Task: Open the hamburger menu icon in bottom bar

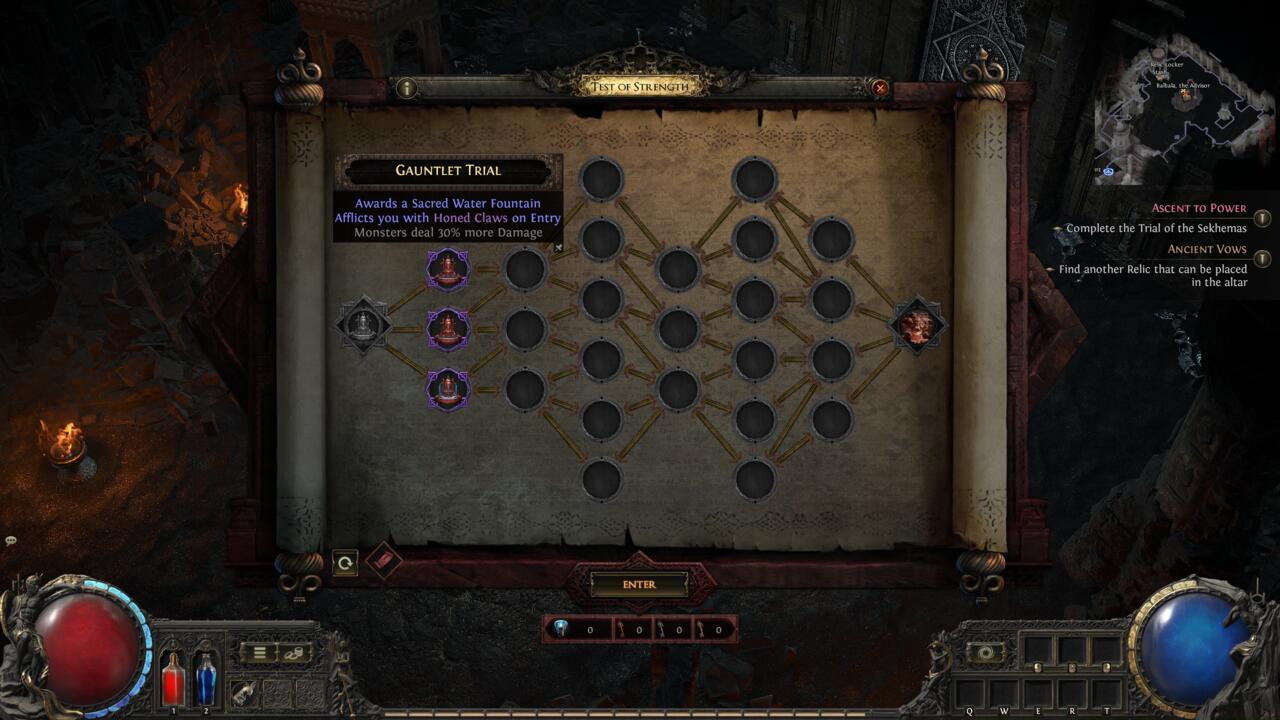Action: (x=258, y=652)
